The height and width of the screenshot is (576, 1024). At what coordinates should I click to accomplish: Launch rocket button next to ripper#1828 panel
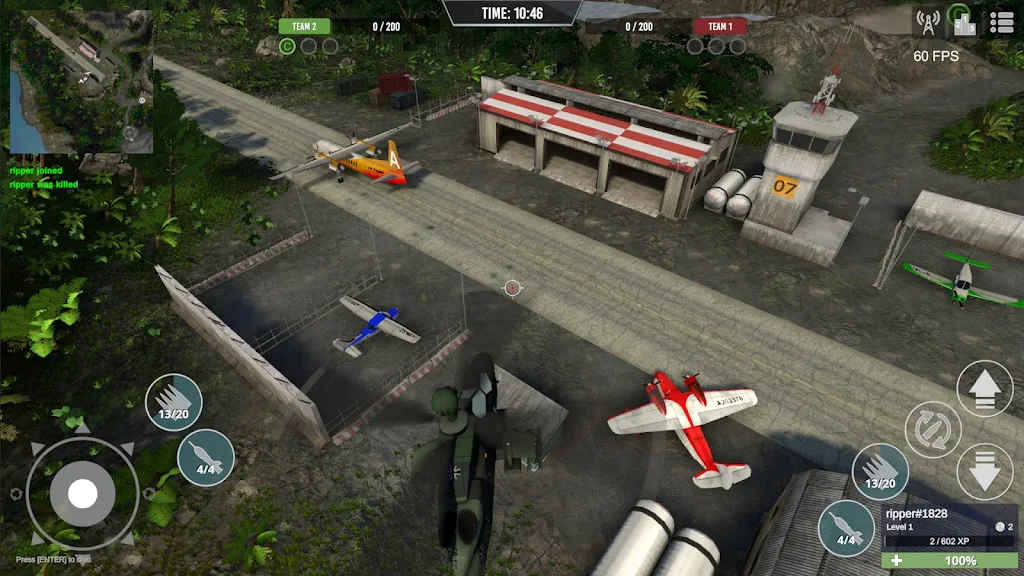coord(846,529)
